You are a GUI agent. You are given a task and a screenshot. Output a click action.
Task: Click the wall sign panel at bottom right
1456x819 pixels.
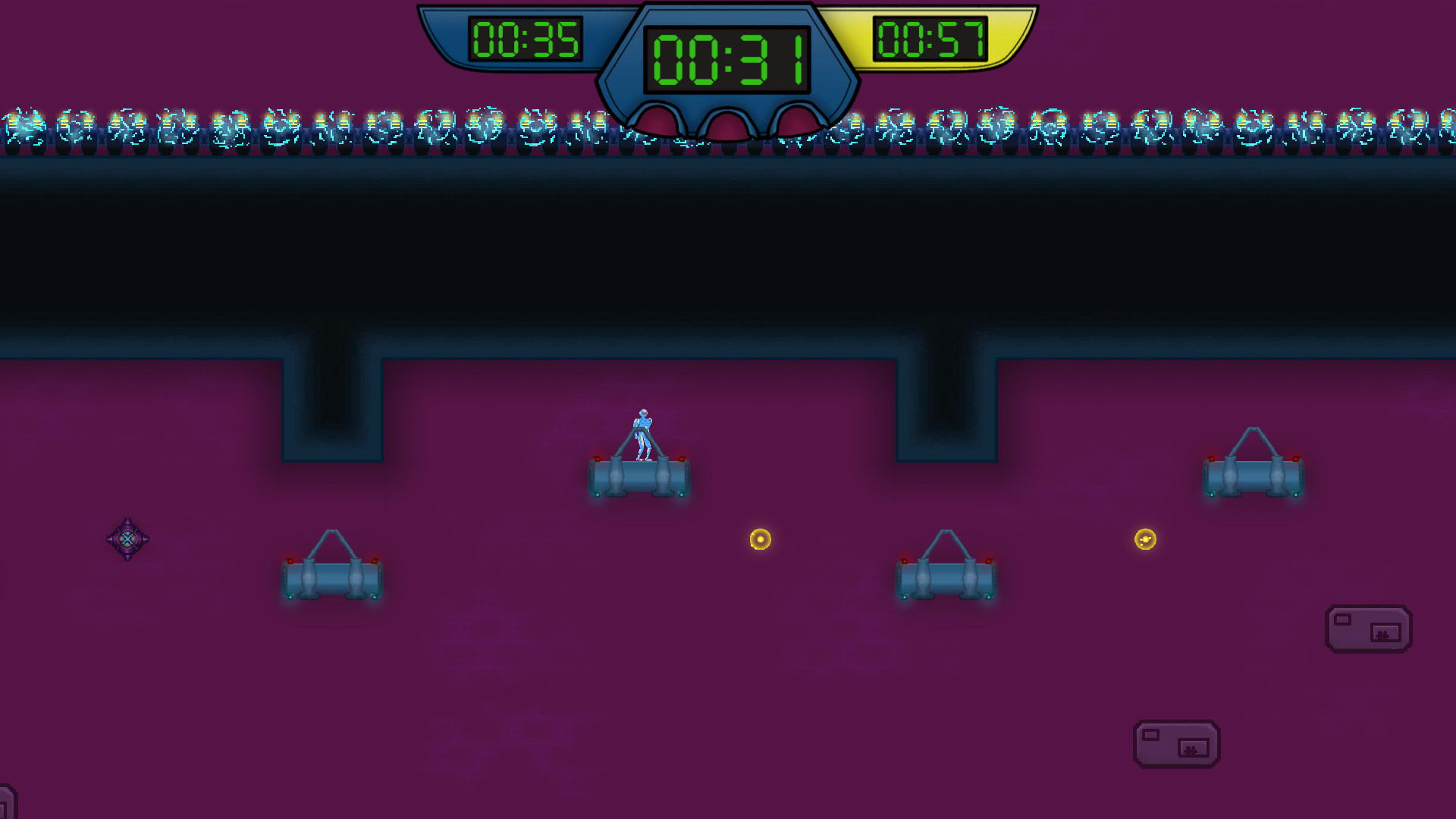(x=1369, y=629)
